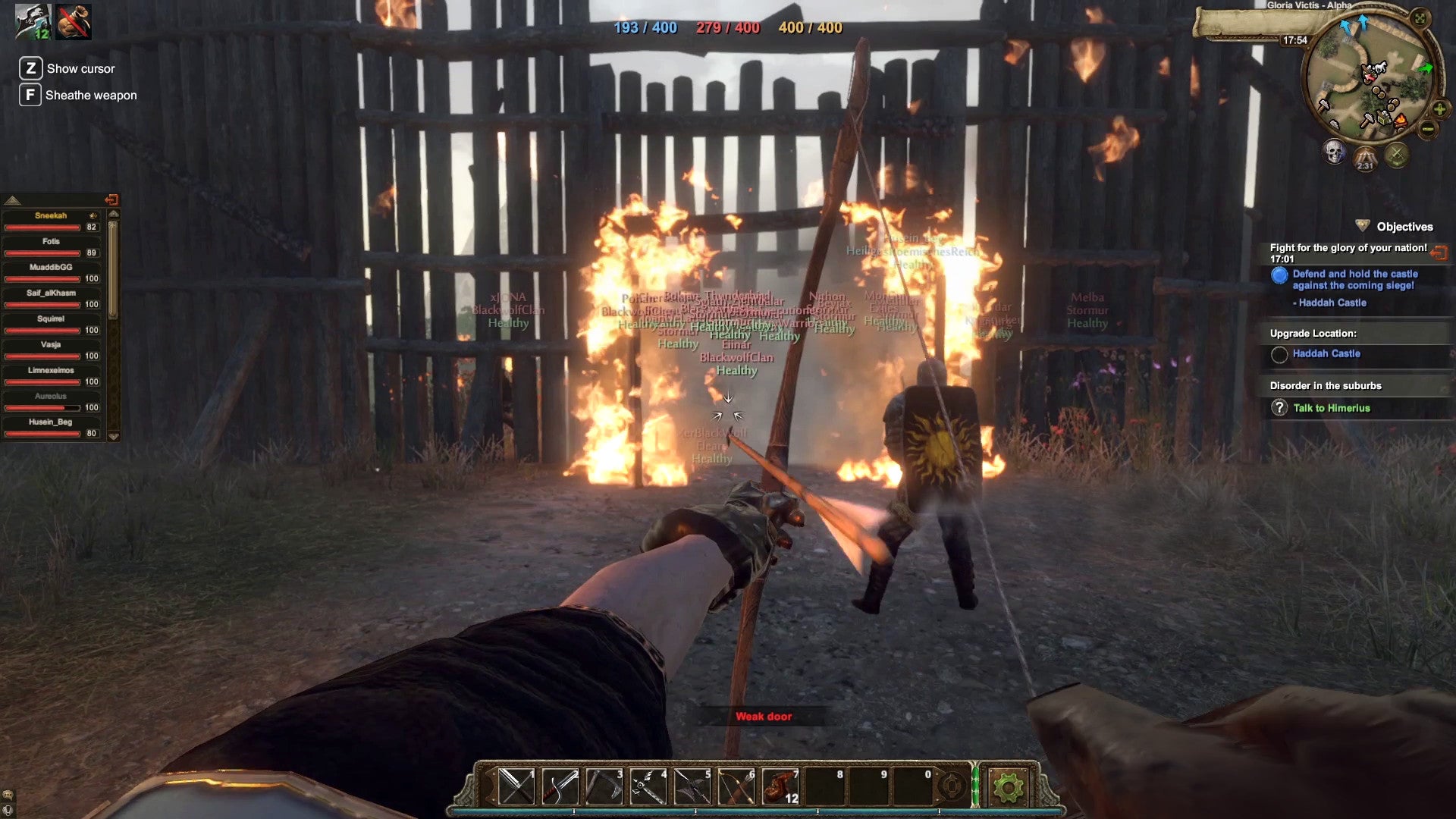Click the skull icon under the minimap
Screen dimensions: 1456x819
[1335, 154]
